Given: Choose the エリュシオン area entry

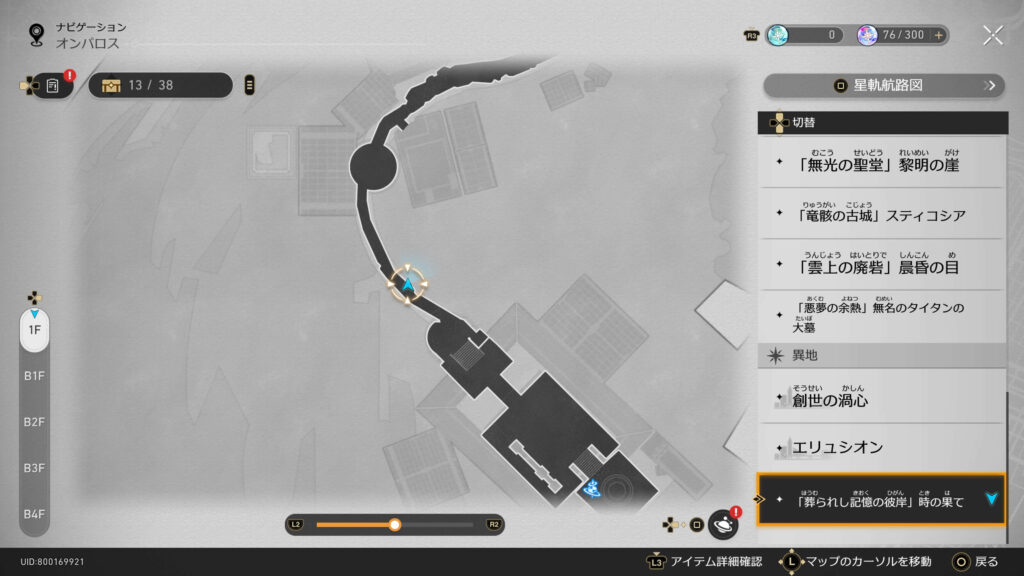Looking at the screenshot, I should tap(880, 447).
